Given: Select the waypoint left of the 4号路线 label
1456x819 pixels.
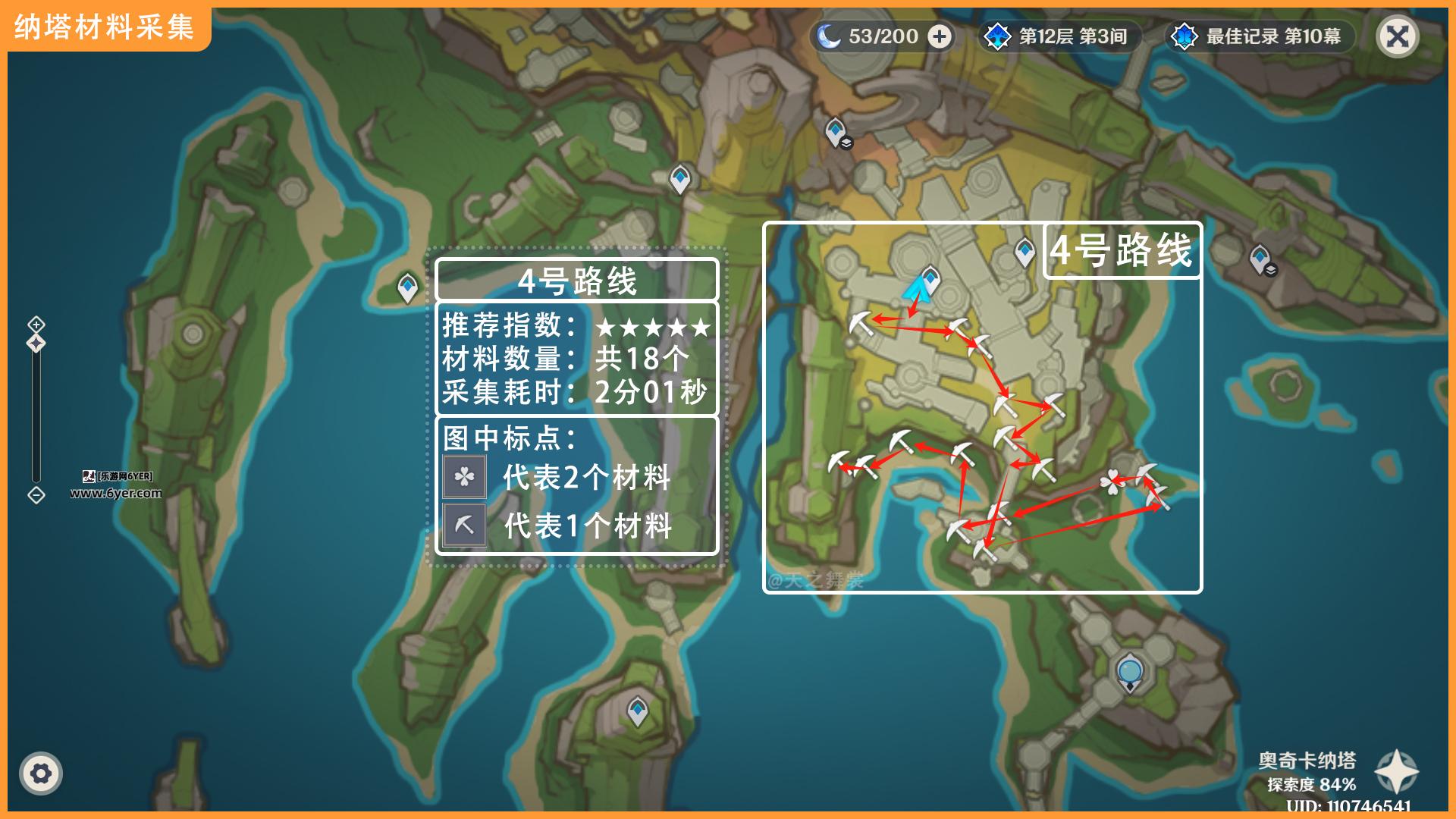Looking at the screenshot, I should coord(1025,251).
